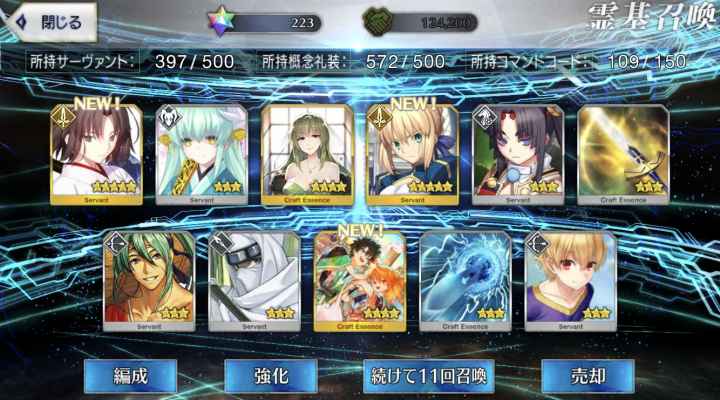720x400 pixels.
Task: Open the 売却 sell menu
Action: coord(587,376)
